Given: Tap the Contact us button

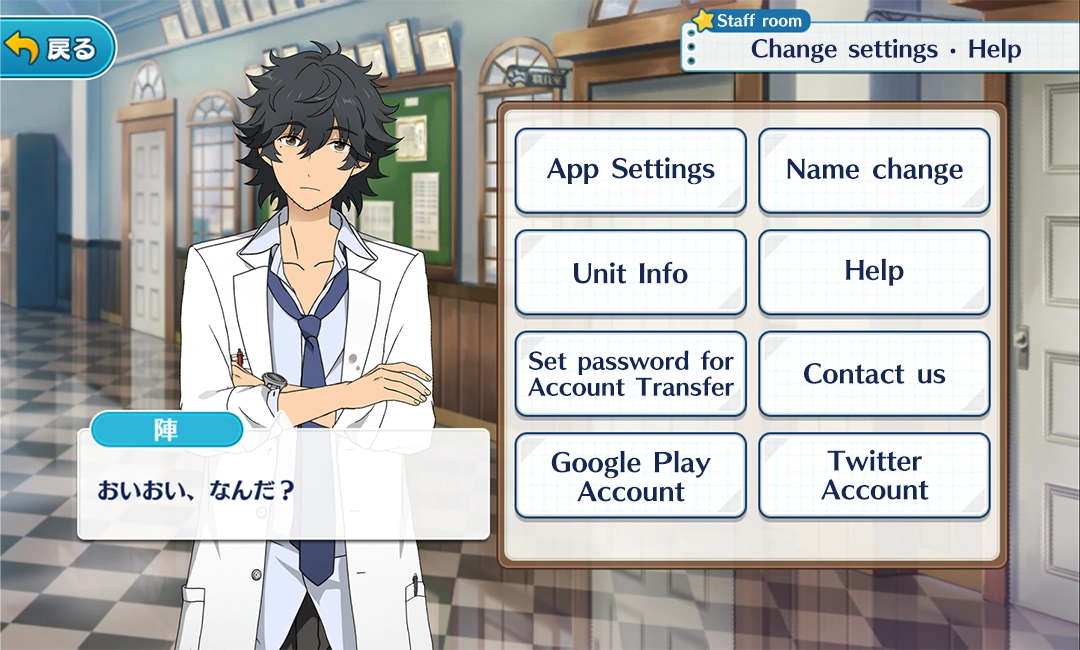Looking at the screenshot, I should (874, 374).
